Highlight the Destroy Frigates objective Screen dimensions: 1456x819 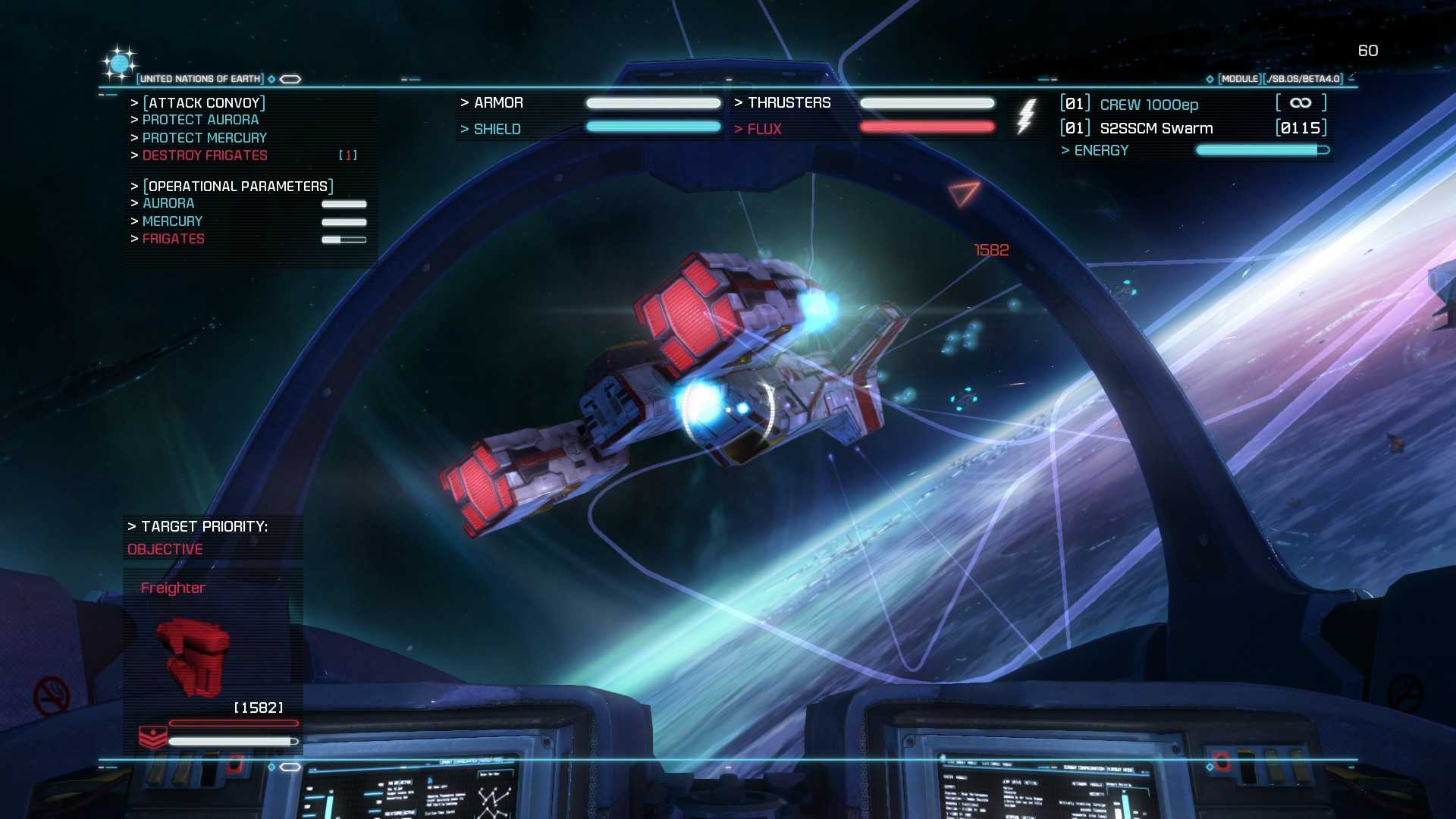(x=205, y=155)
